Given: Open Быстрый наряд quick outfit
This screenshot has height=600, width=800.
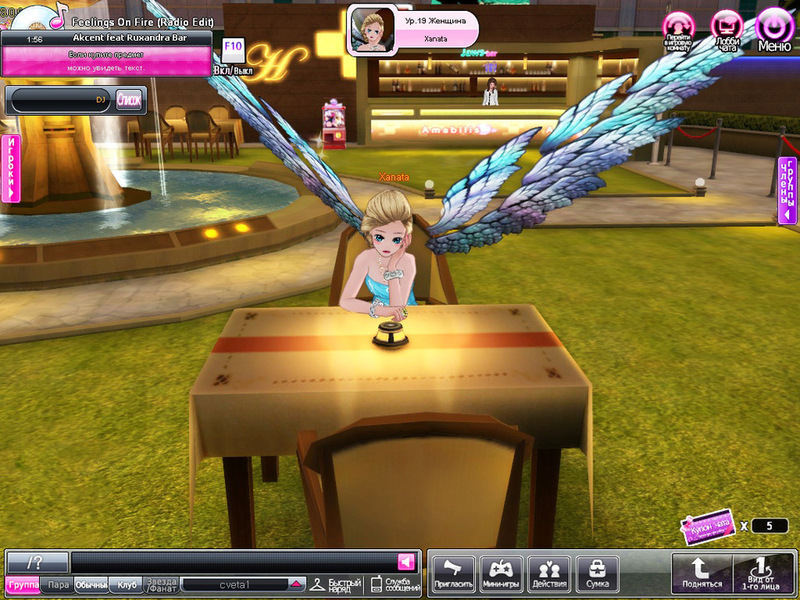Looking at the screenshot, I should pyautogui.click(x=334, y=584).
